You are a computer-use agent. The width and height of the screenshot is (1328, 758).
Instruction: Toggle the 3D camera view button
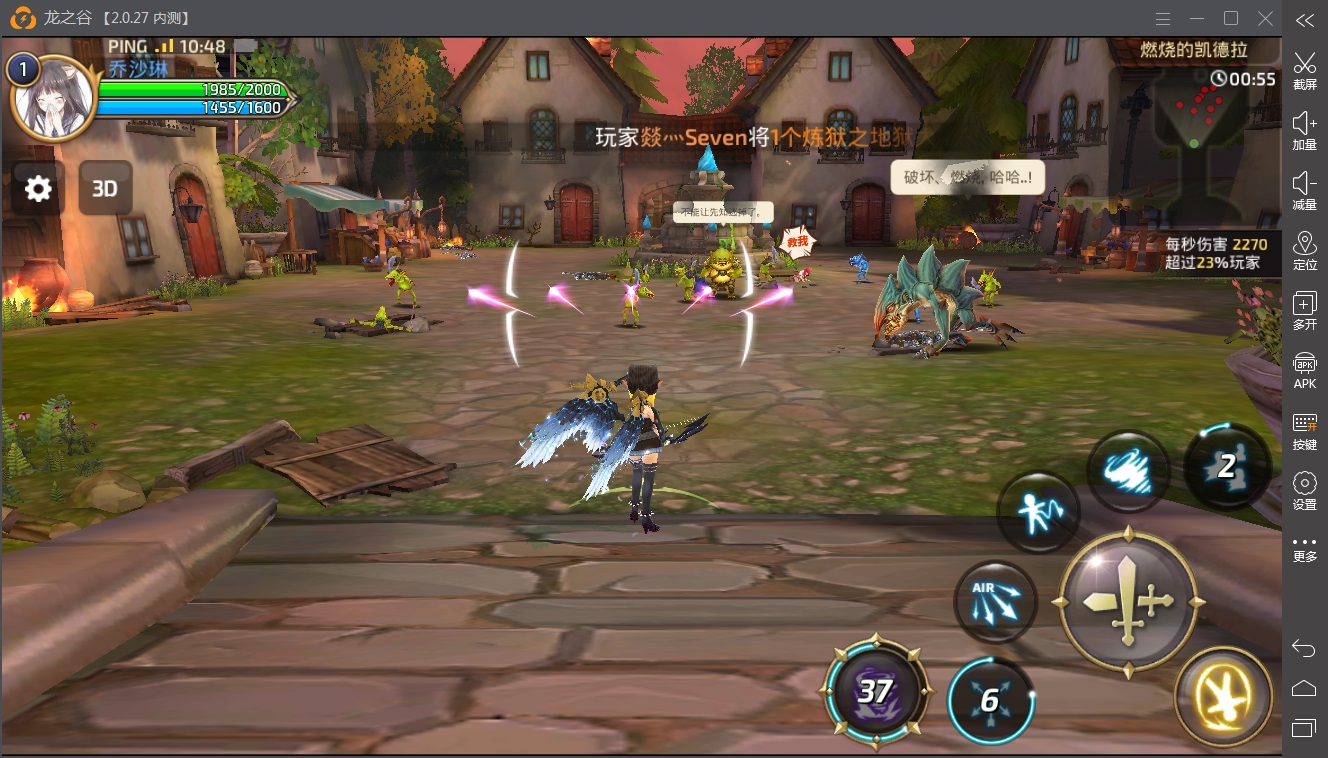coord(105,188)
